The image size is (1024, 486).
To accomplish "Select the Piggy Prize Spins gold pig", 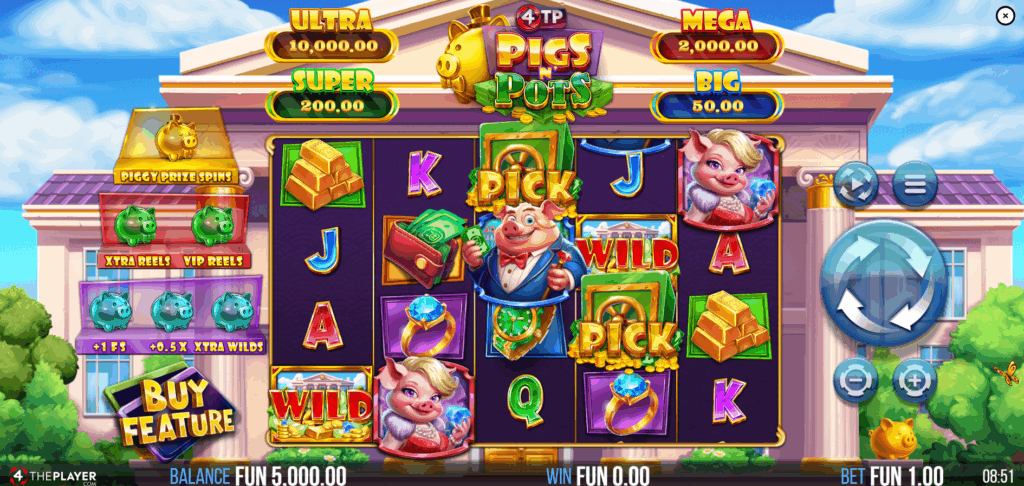I will click(x=178, y=140).
